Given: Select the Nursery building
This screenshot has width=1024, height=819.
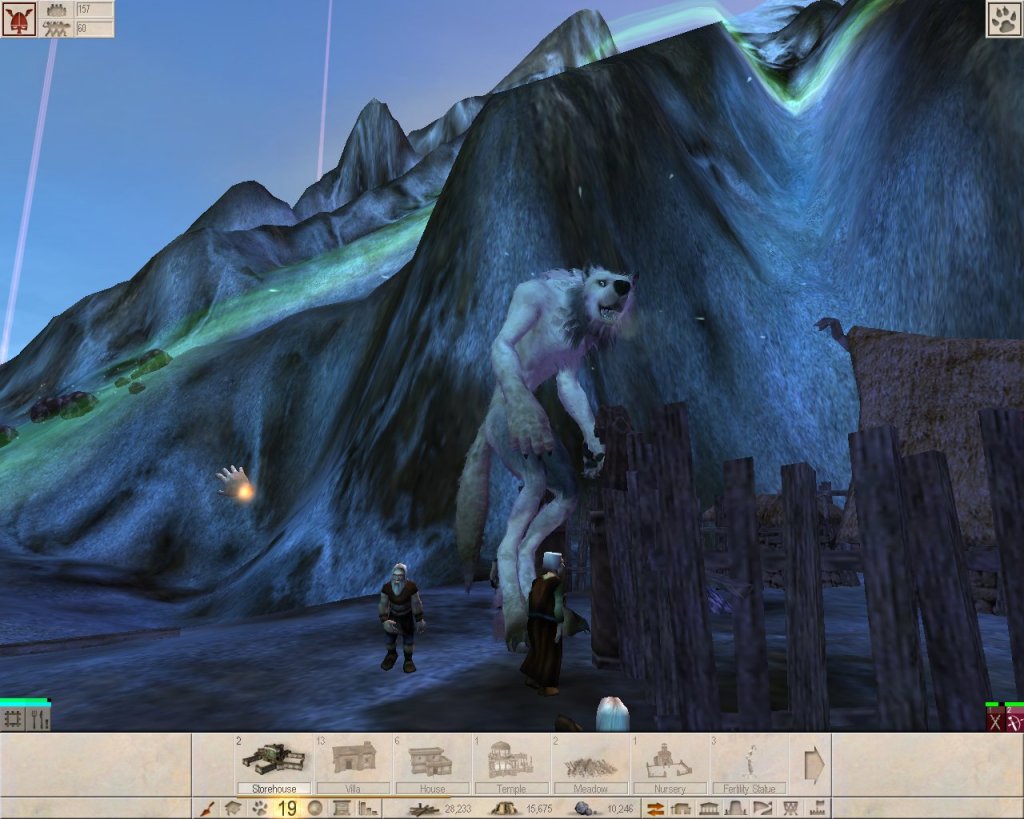Looking at the screenshot, I should pyautogui.click(x=669, y=762).
